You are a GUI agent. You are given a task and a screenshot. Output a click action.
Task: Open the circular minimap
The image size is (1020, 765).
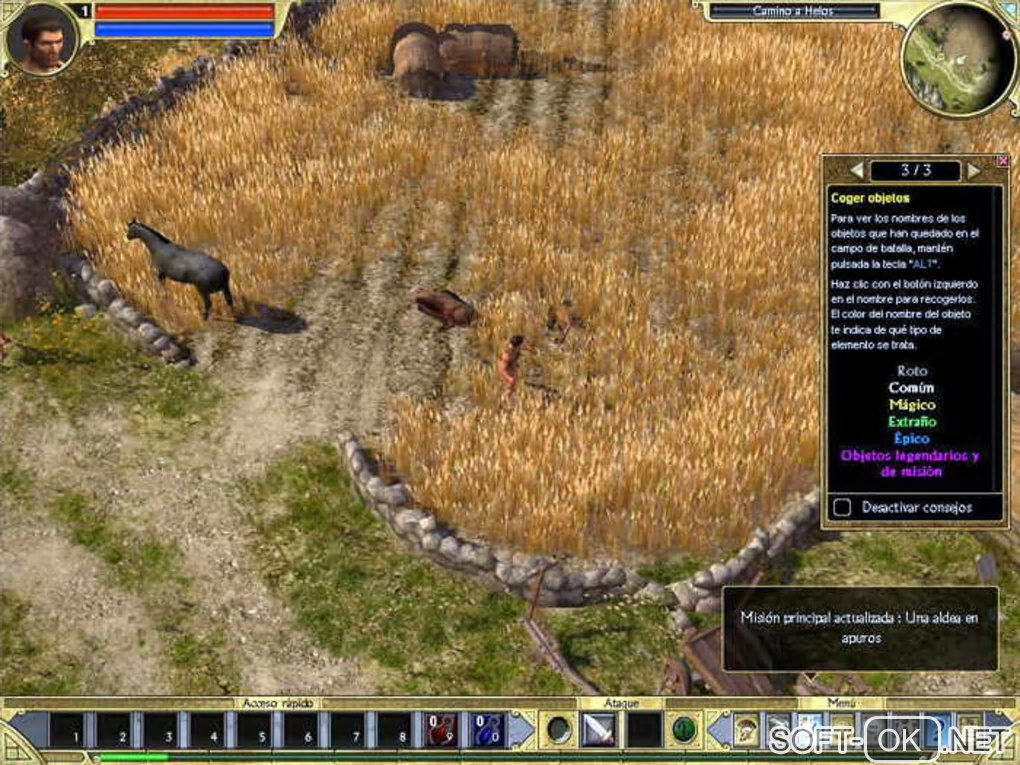coord(958,58)
